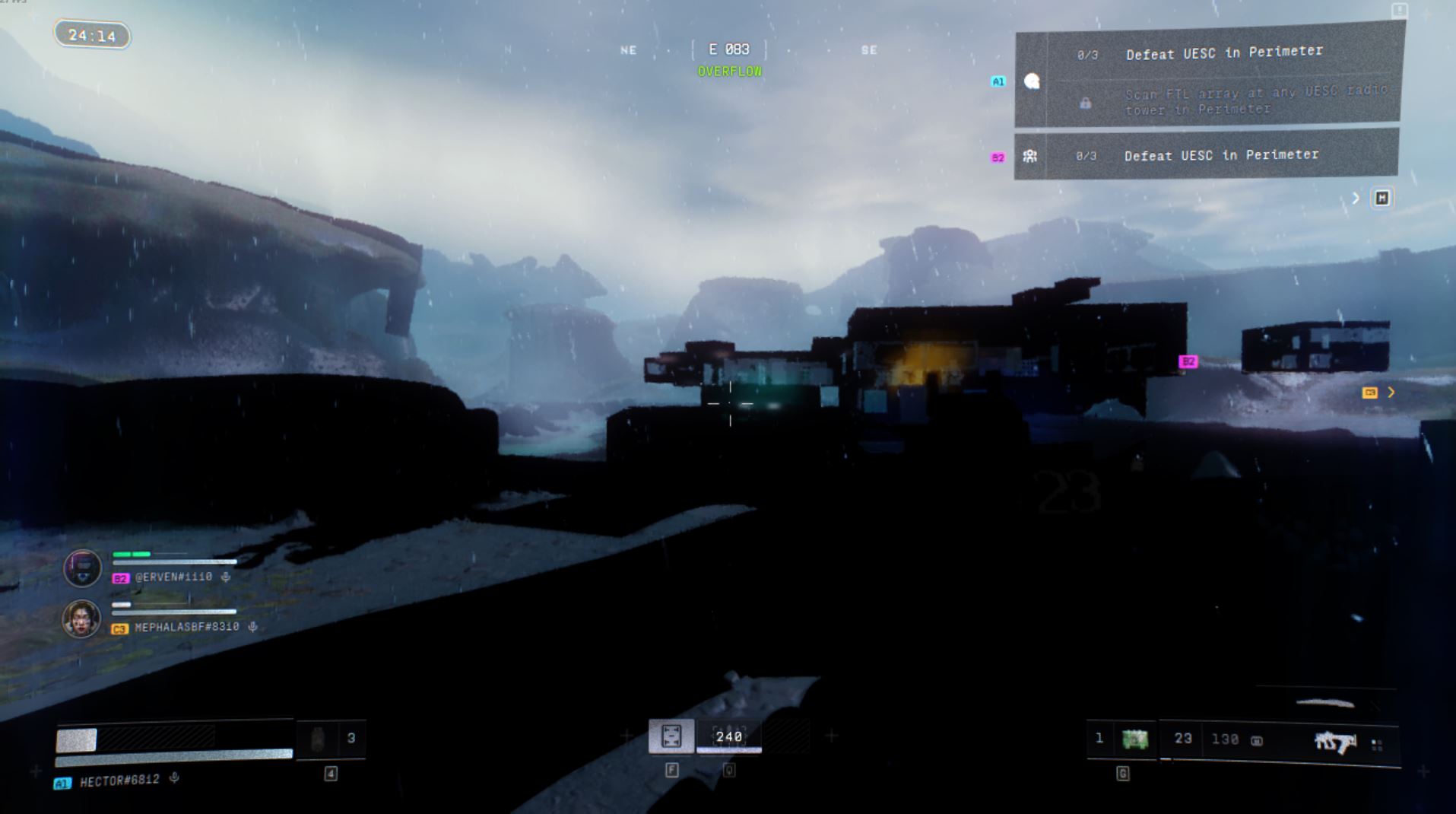This screenshot has height=814, width=1456.
Task: Activate the ability icon beside the 240 counter
Action: [671, 736]
